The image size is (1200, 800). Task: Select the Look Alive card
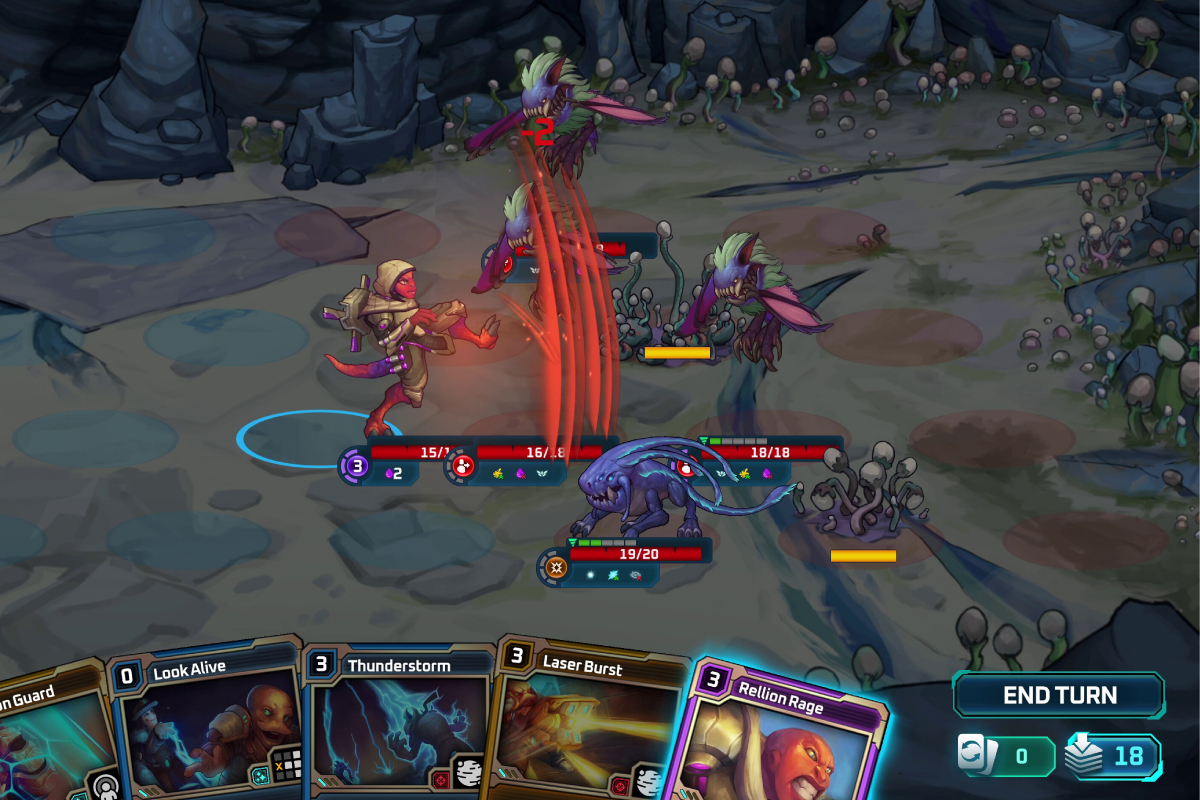[205, 730]
